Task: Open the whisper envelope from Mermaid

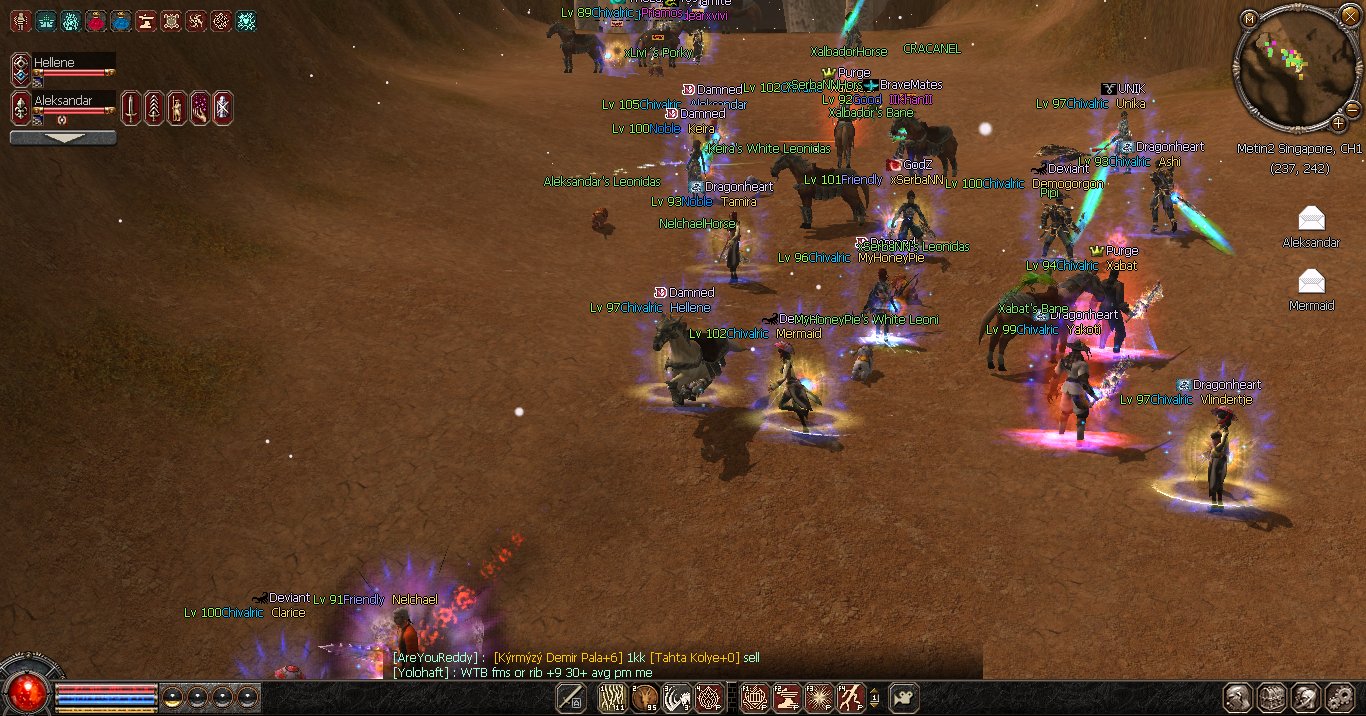Action: pyautogui.click(x=1311, y=281)
